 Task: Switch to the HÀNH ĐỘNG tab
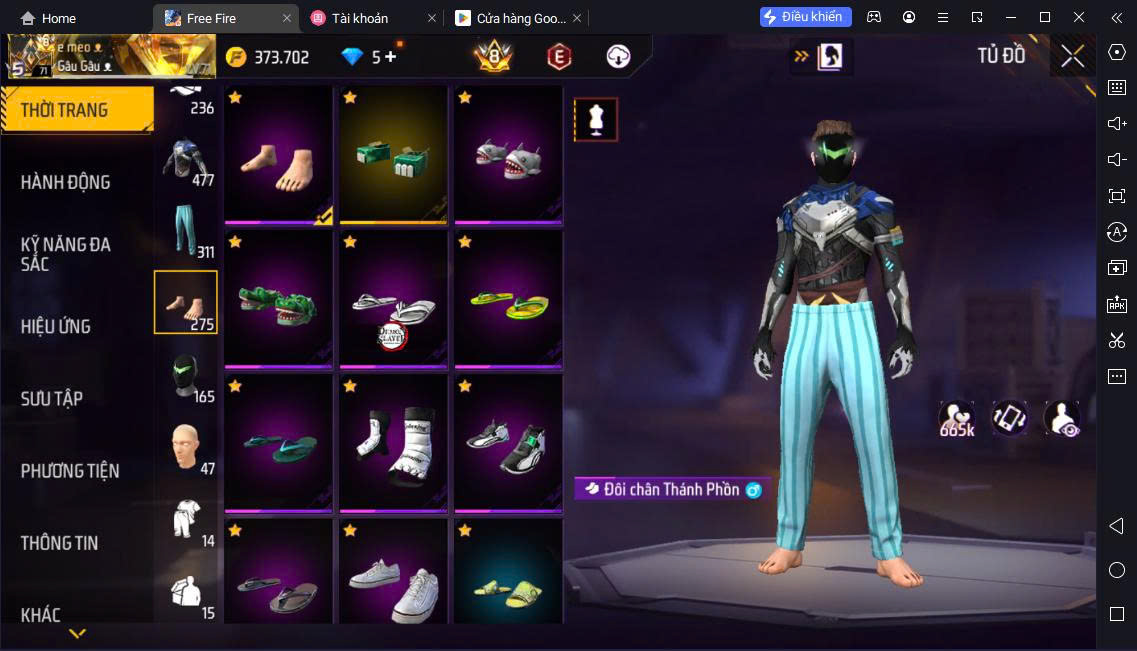click(x=66, y=182)
